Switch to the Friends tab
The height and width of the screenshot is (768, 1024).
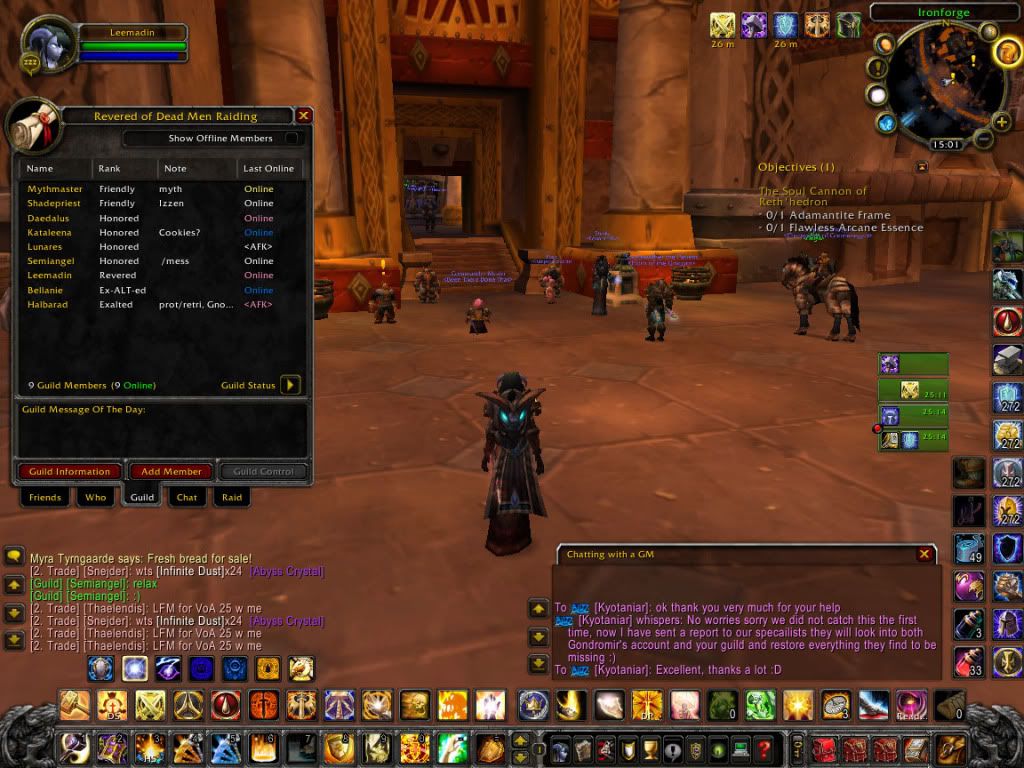pyautogui.click(x=45, y=497)
